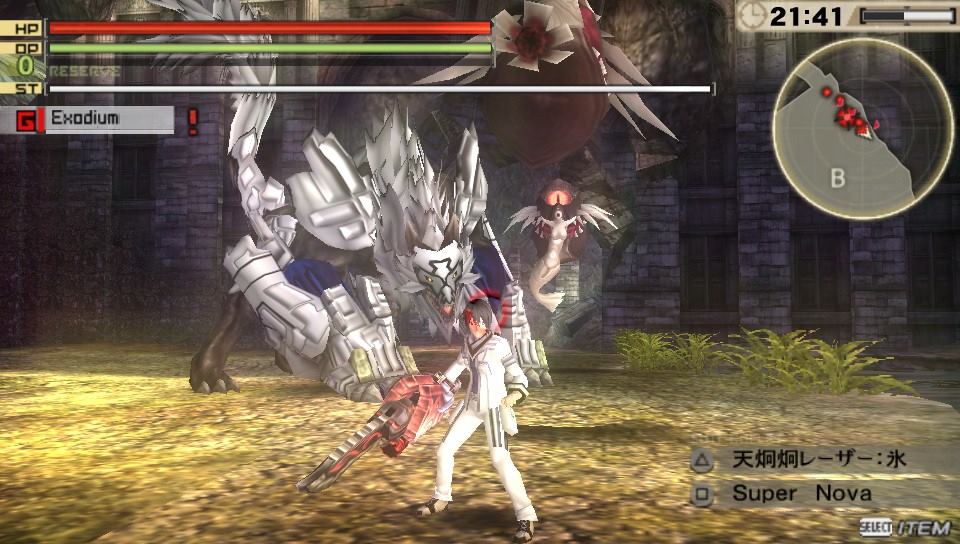The width and height of the screenshot is (960, 544).
Task: Open the circular area minimap
Action: point(848,127)
